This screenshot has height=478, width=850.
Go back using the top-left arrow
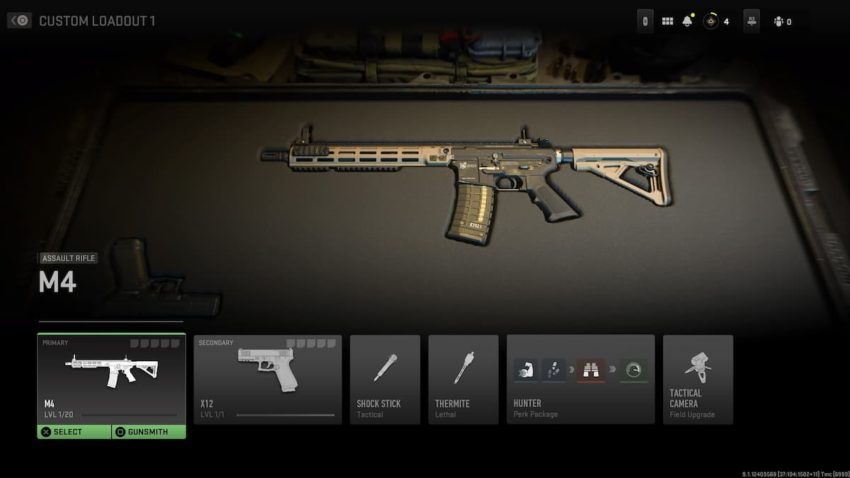pyautogui.click(x=20, y=20)
